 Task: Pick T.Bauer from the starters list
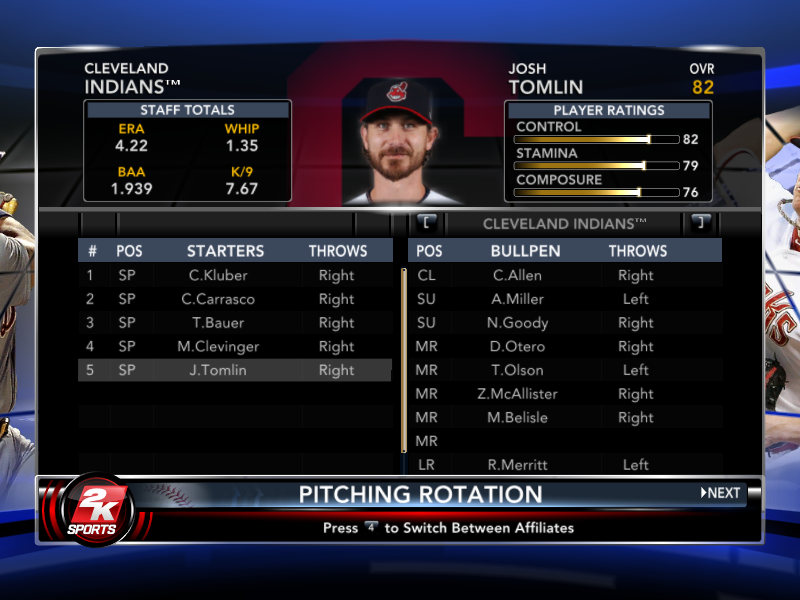click(218, 323)
